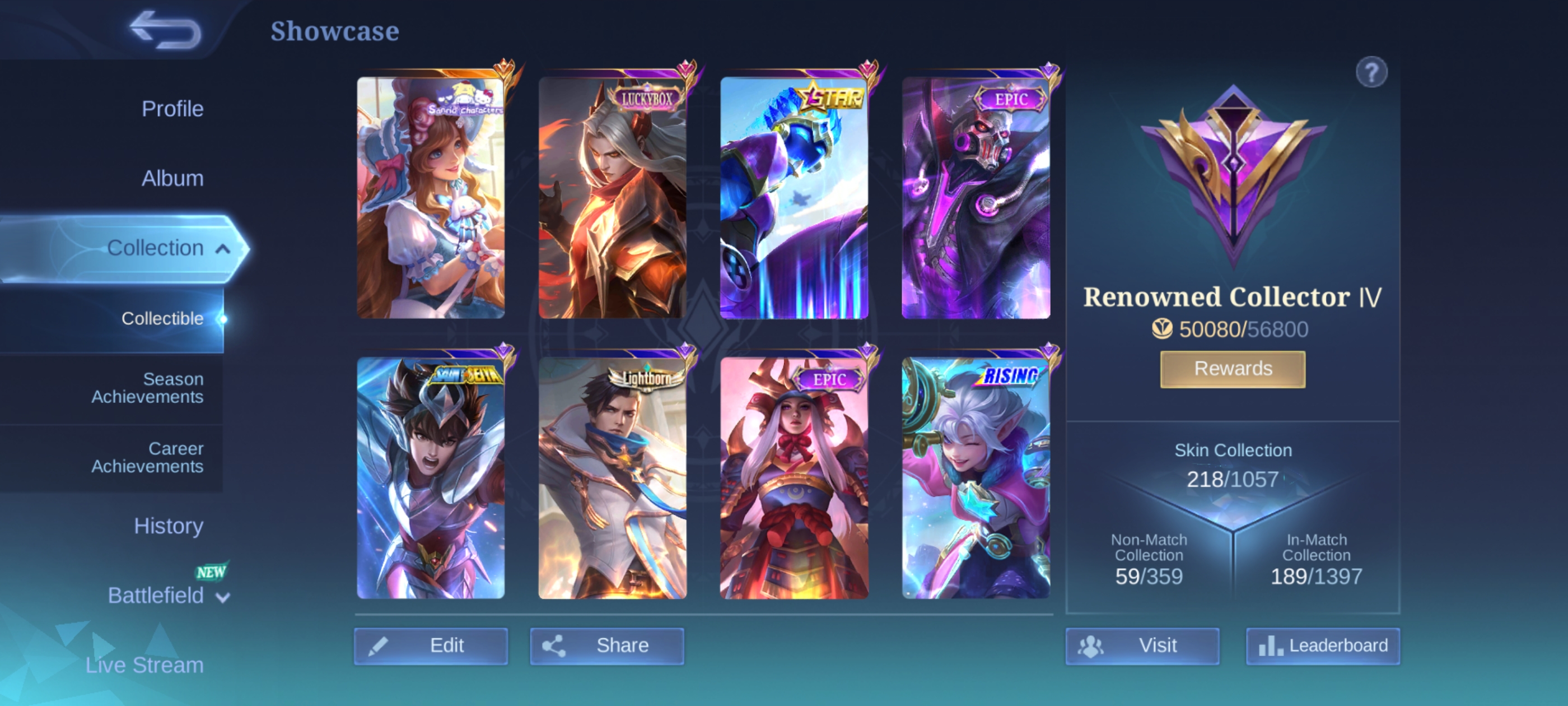The height and width of the screenshot is (706, 1568).
Task: Edit the showcase
Action: click(x=431, y=645)
